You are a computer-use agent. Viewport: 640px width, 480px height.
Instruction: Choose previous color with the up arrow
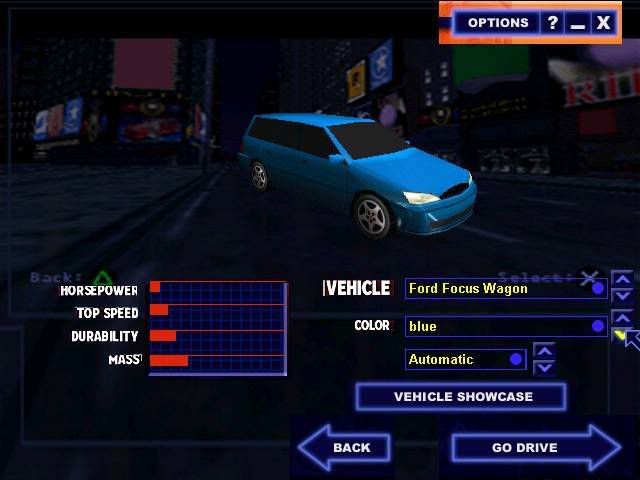pyautogui.click(x=621, y=318)
